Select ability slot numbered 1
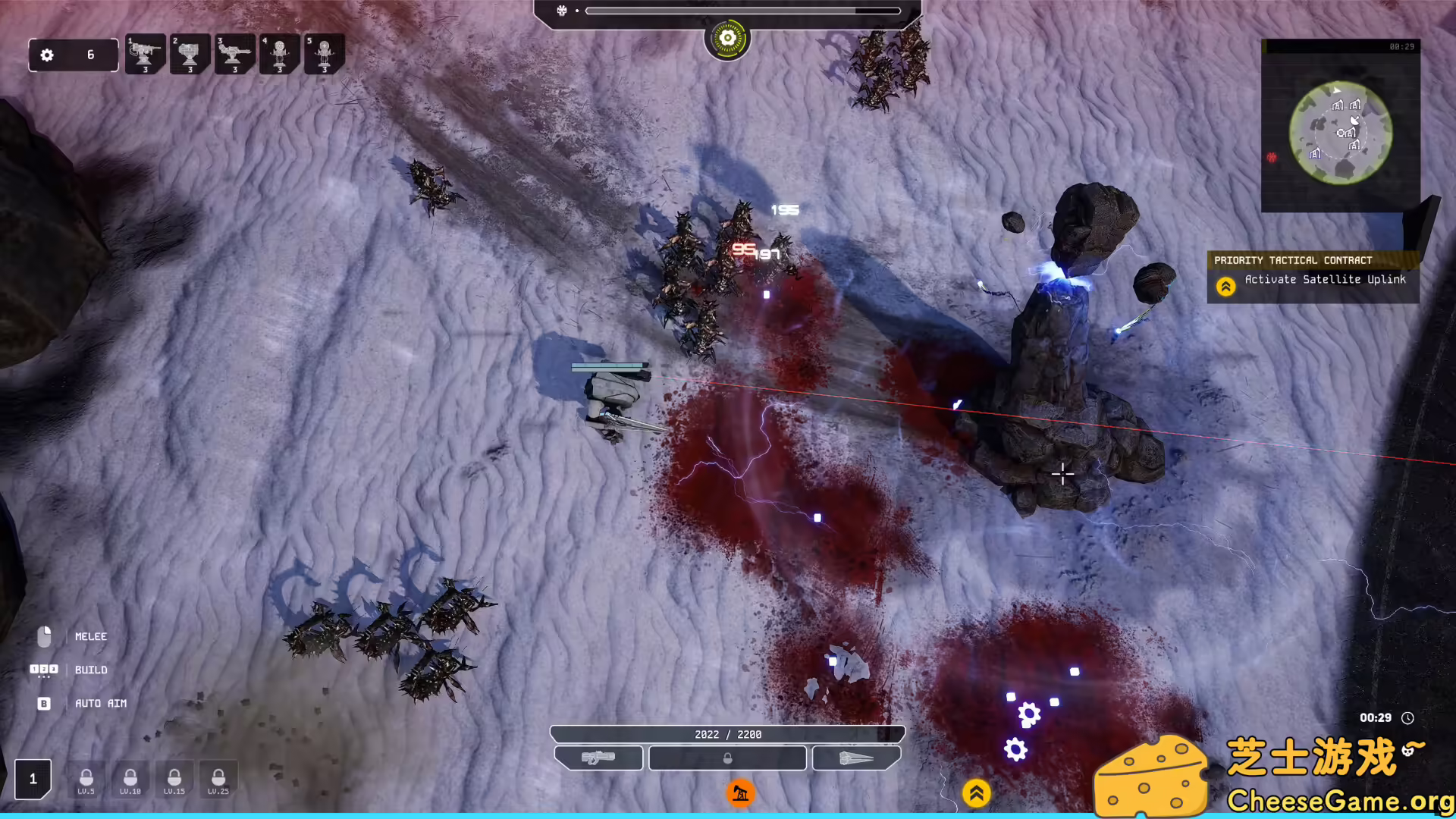This screenshot has height=819, width=1456. [33, 778]
